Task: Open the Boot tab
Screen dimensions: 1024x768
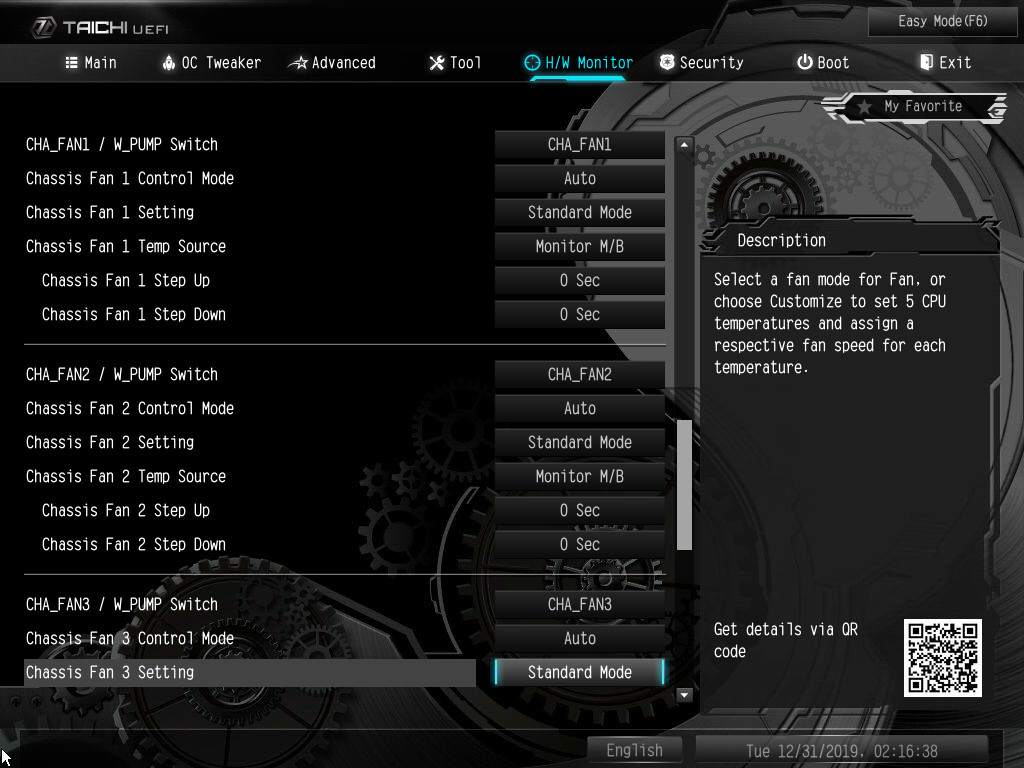Action: [x=823, y=62]
